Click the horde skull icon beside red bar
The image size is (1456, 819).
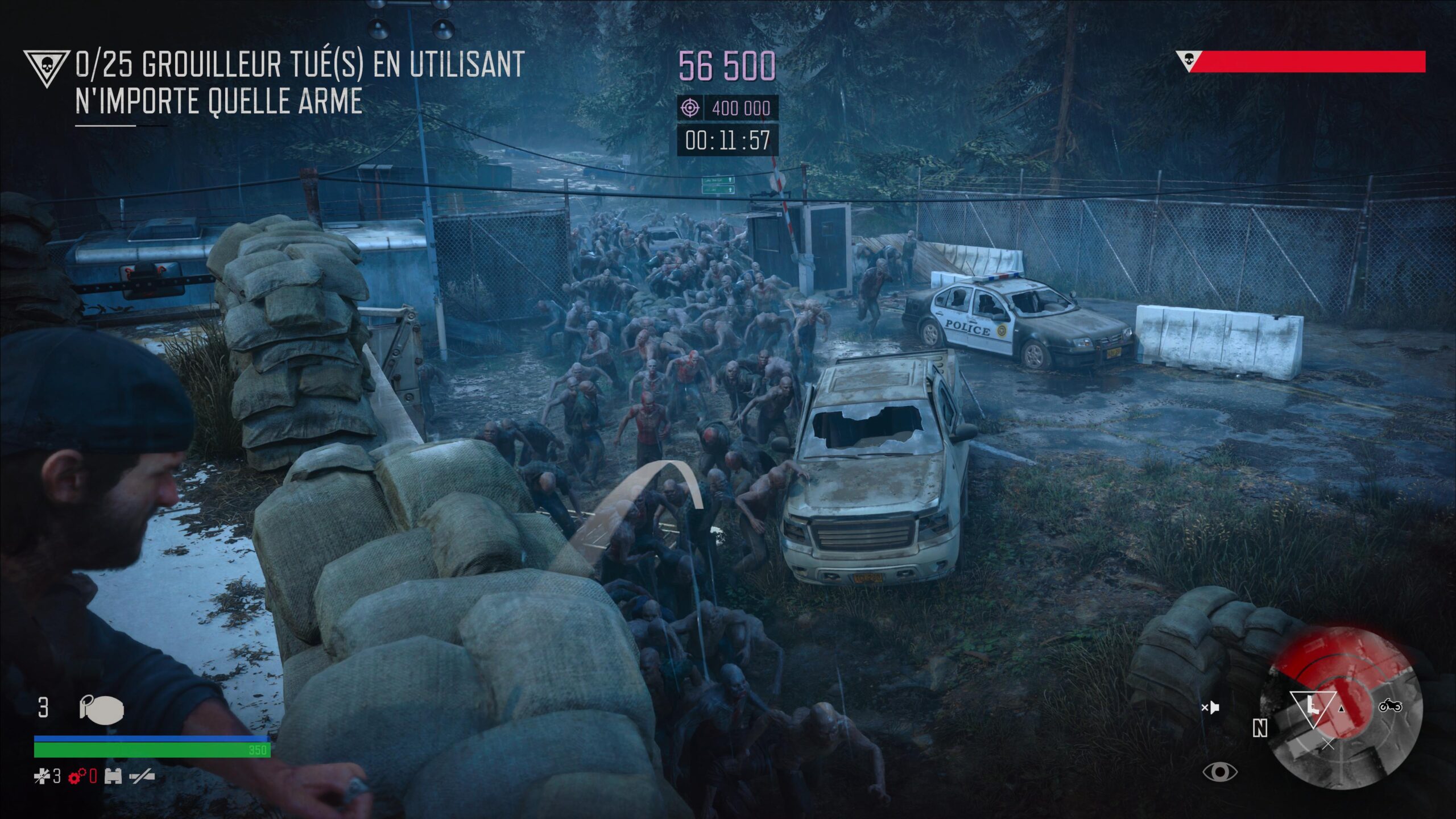click(x=1188, y=60)
